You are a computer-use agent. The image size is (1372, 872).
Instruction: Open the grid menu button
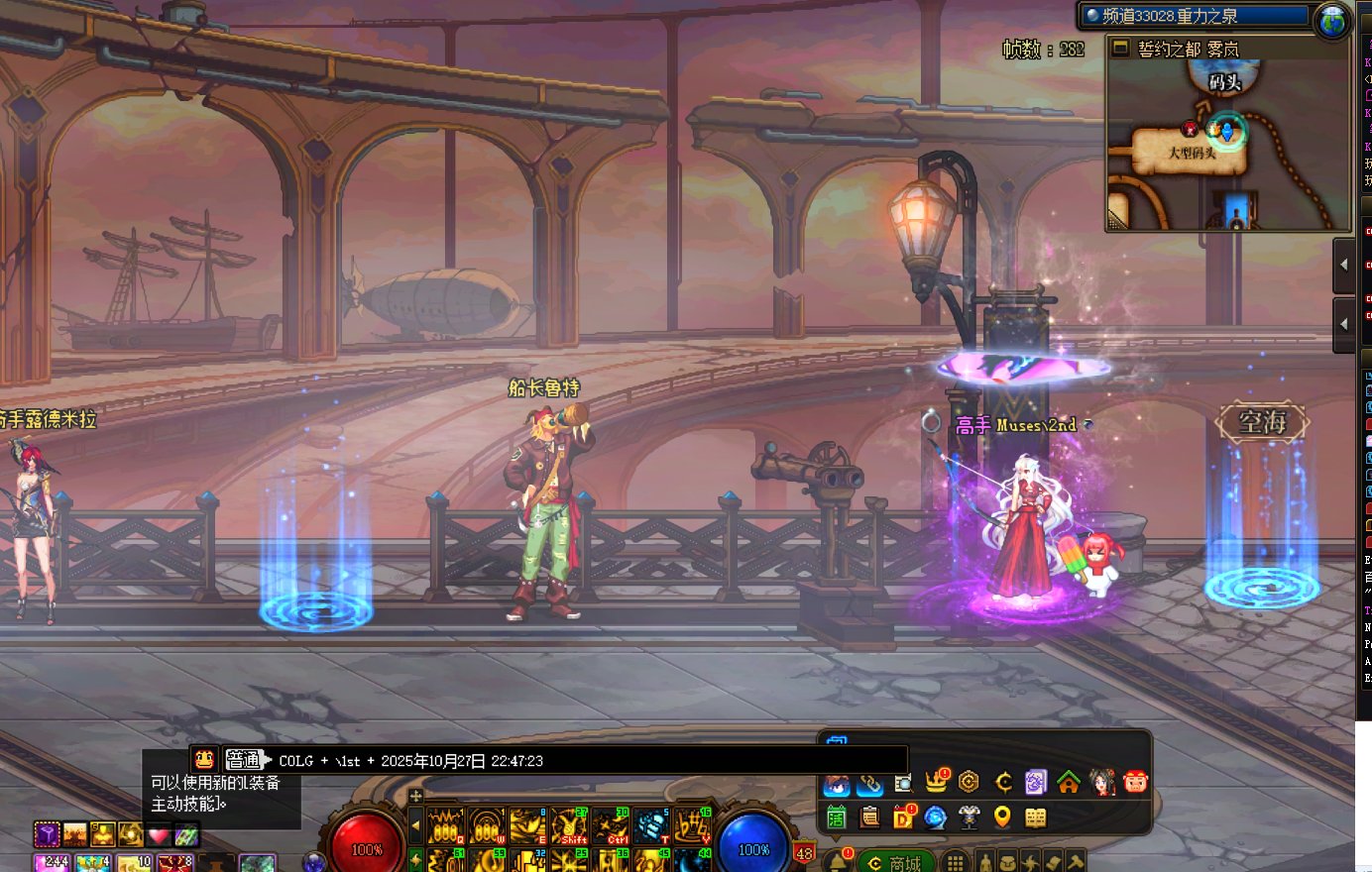click(954, 863)
